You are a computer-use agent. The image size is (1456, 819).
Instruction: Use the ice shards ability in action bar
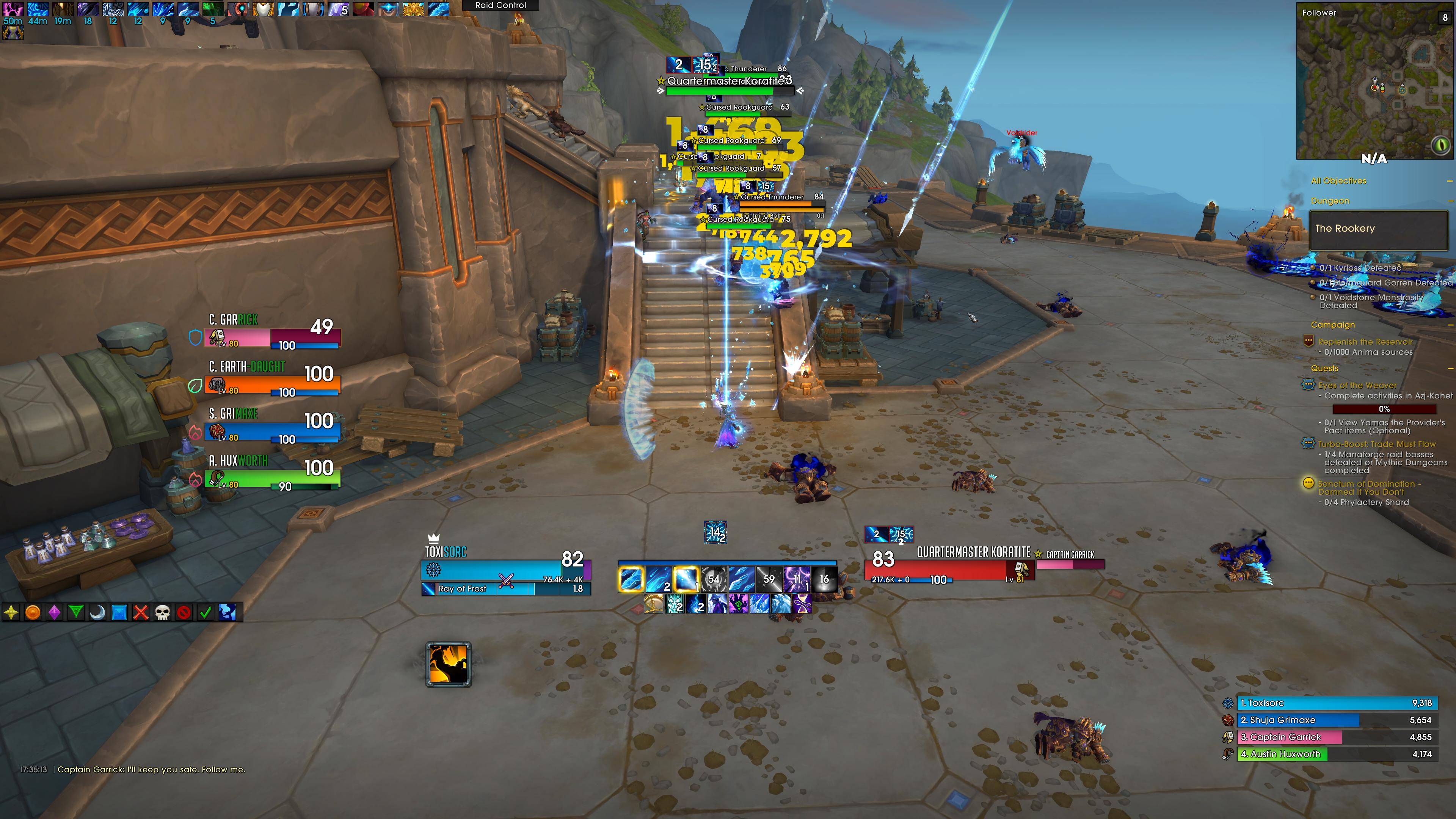click(741, 579)
